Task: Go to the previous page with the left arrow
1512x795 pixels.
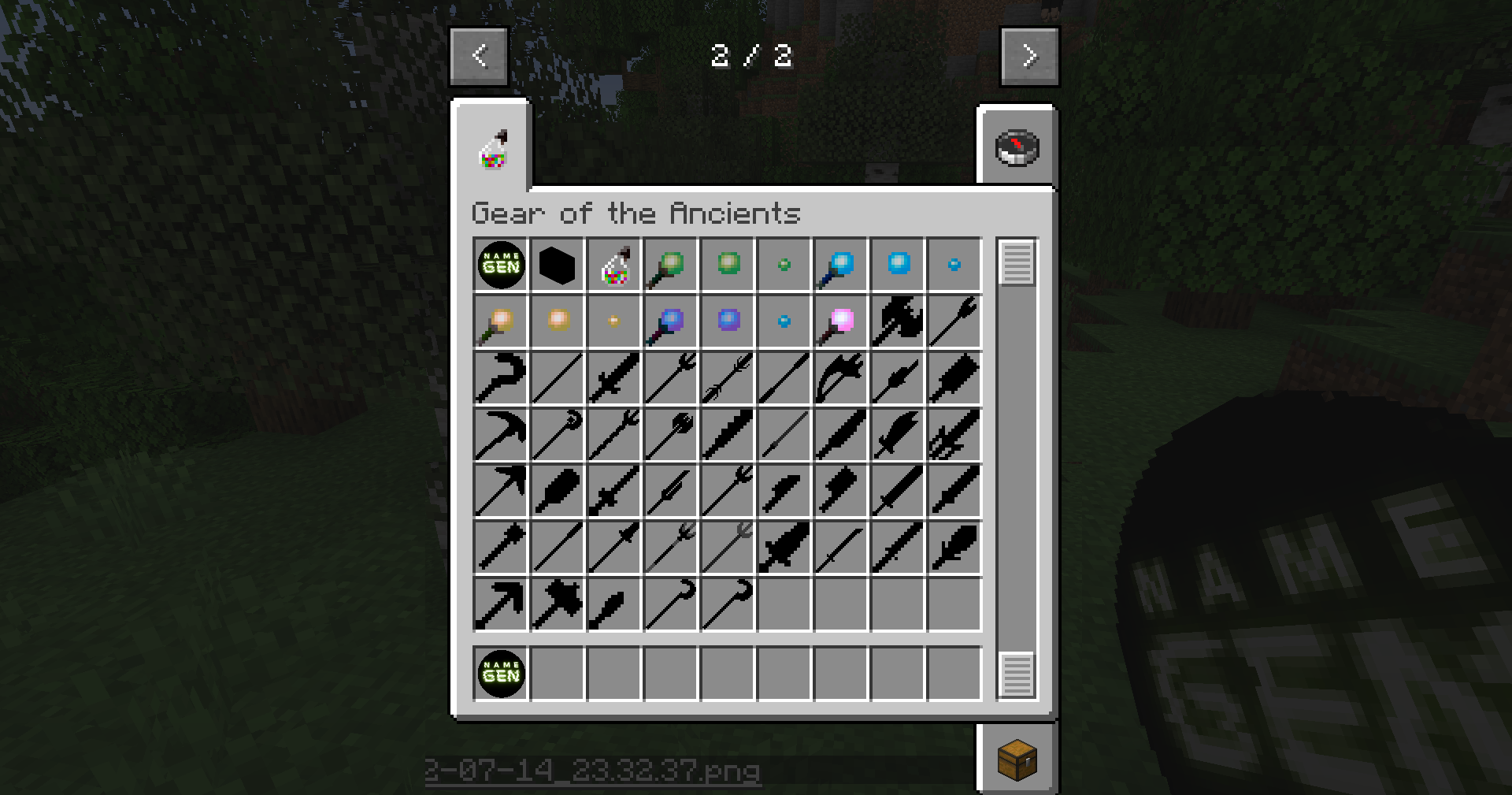Action: point(480,55)
